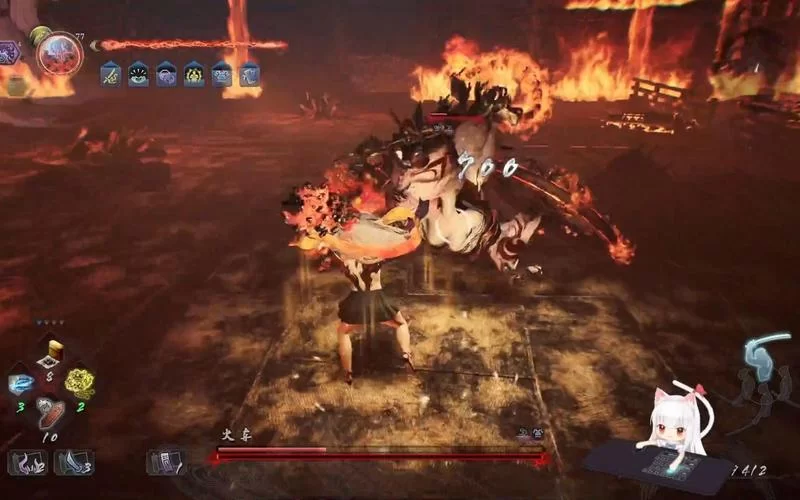Screen dimensions: 800x500
Task: Click the white-haired catgirl streamer overlay
Action: [668, 427]
